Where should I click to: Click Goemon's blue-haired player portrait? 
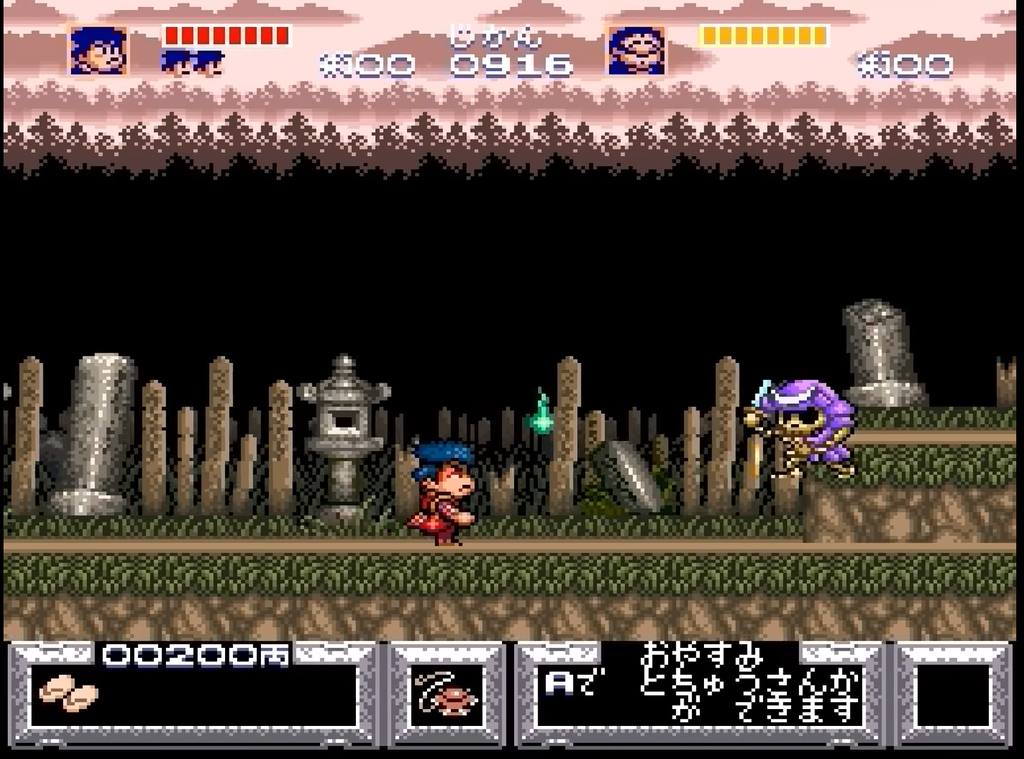coord(98,50)
